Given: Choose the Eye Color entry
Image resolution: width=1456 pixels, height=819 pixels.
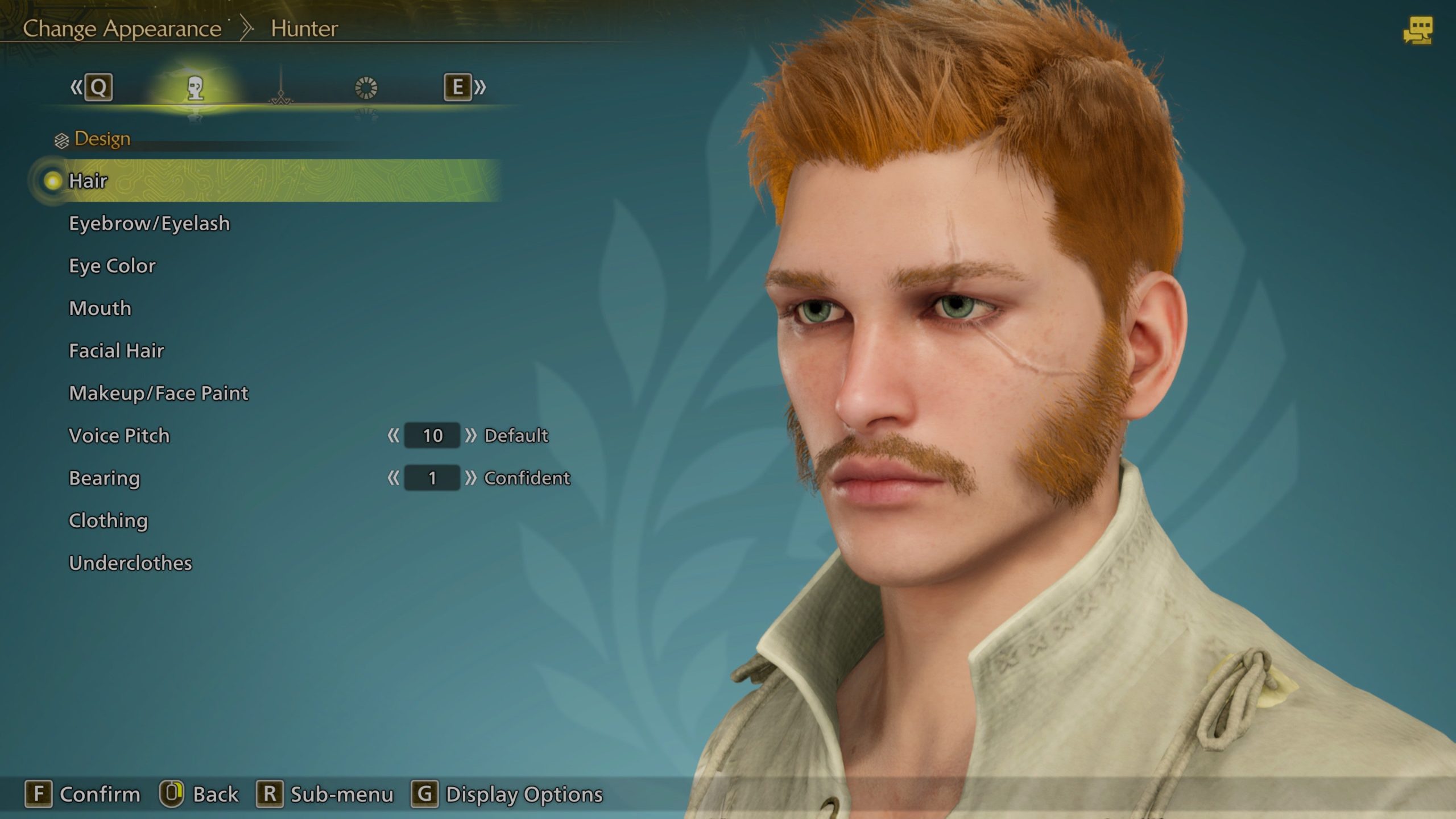Looking at the screenshot, I should tap(112, 266).
